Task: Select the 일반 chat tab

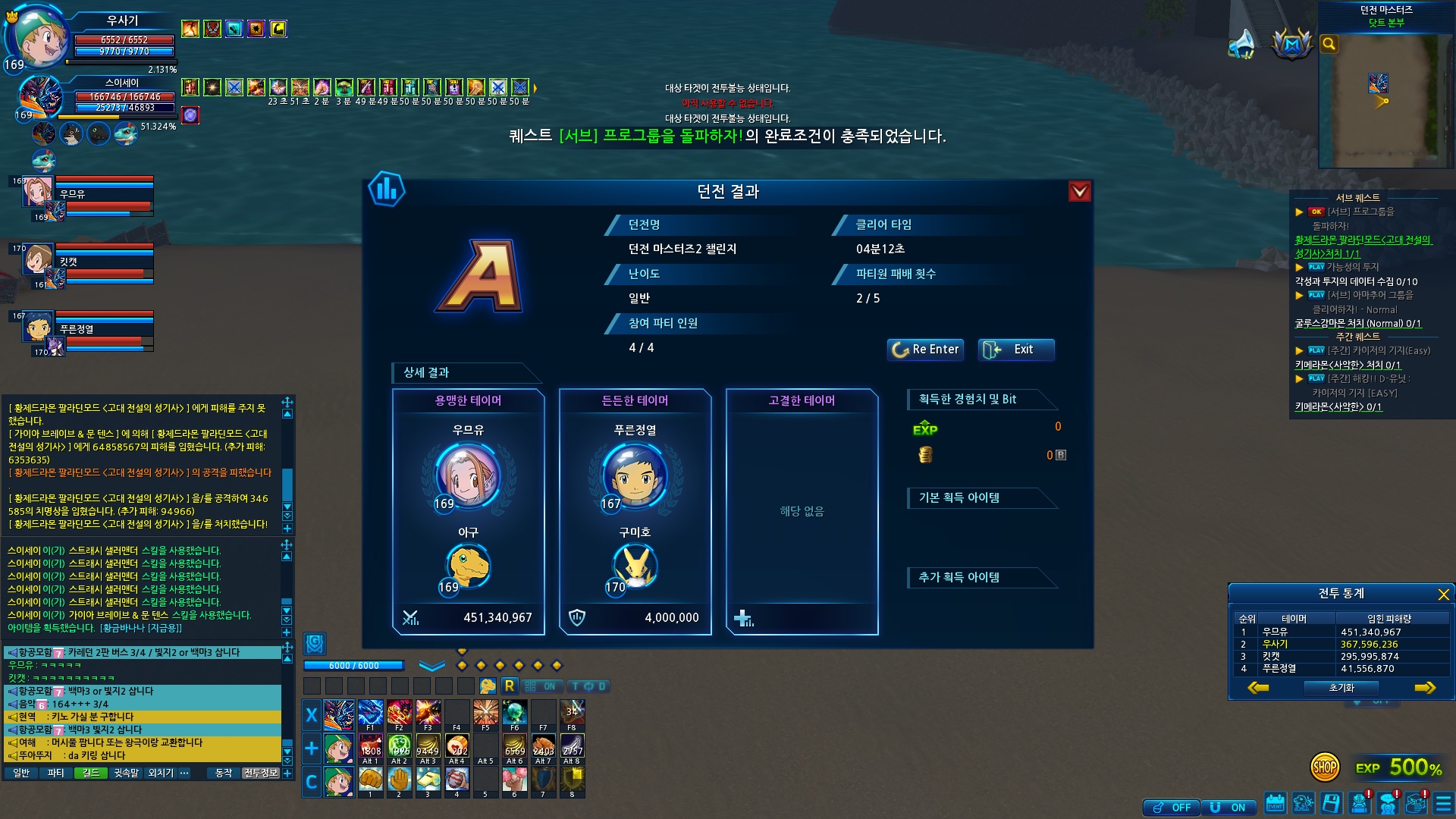Action: pos(21,773)
